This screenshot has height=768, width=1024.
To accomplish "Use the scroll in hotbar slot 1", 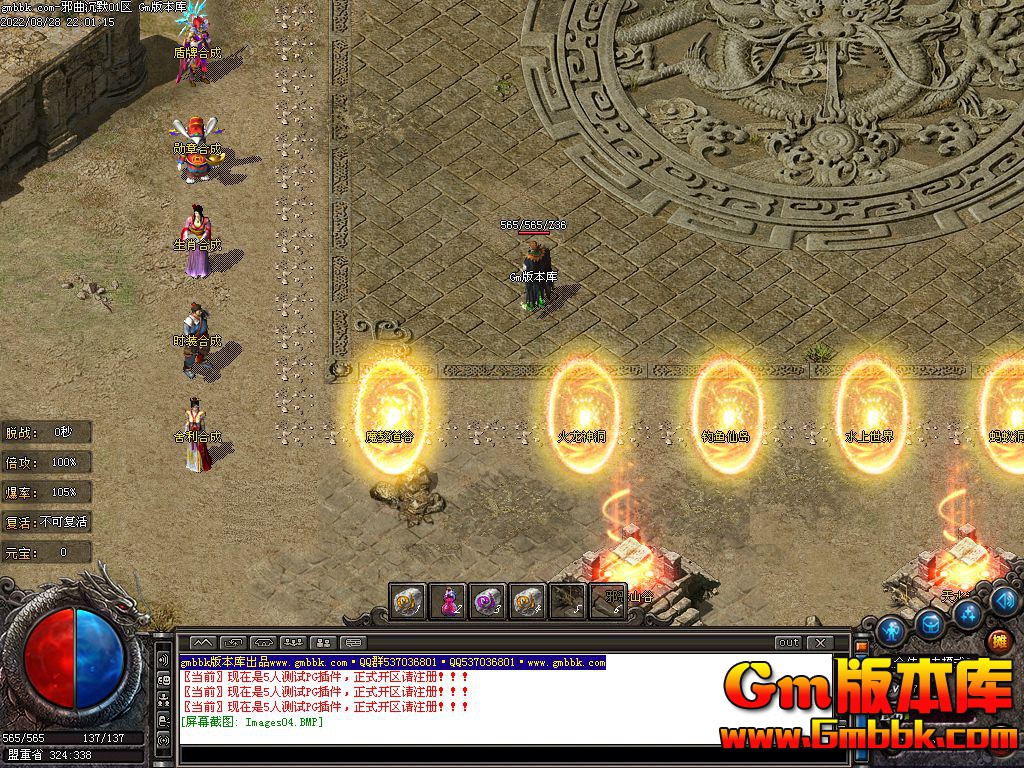I will click(408, 601).
